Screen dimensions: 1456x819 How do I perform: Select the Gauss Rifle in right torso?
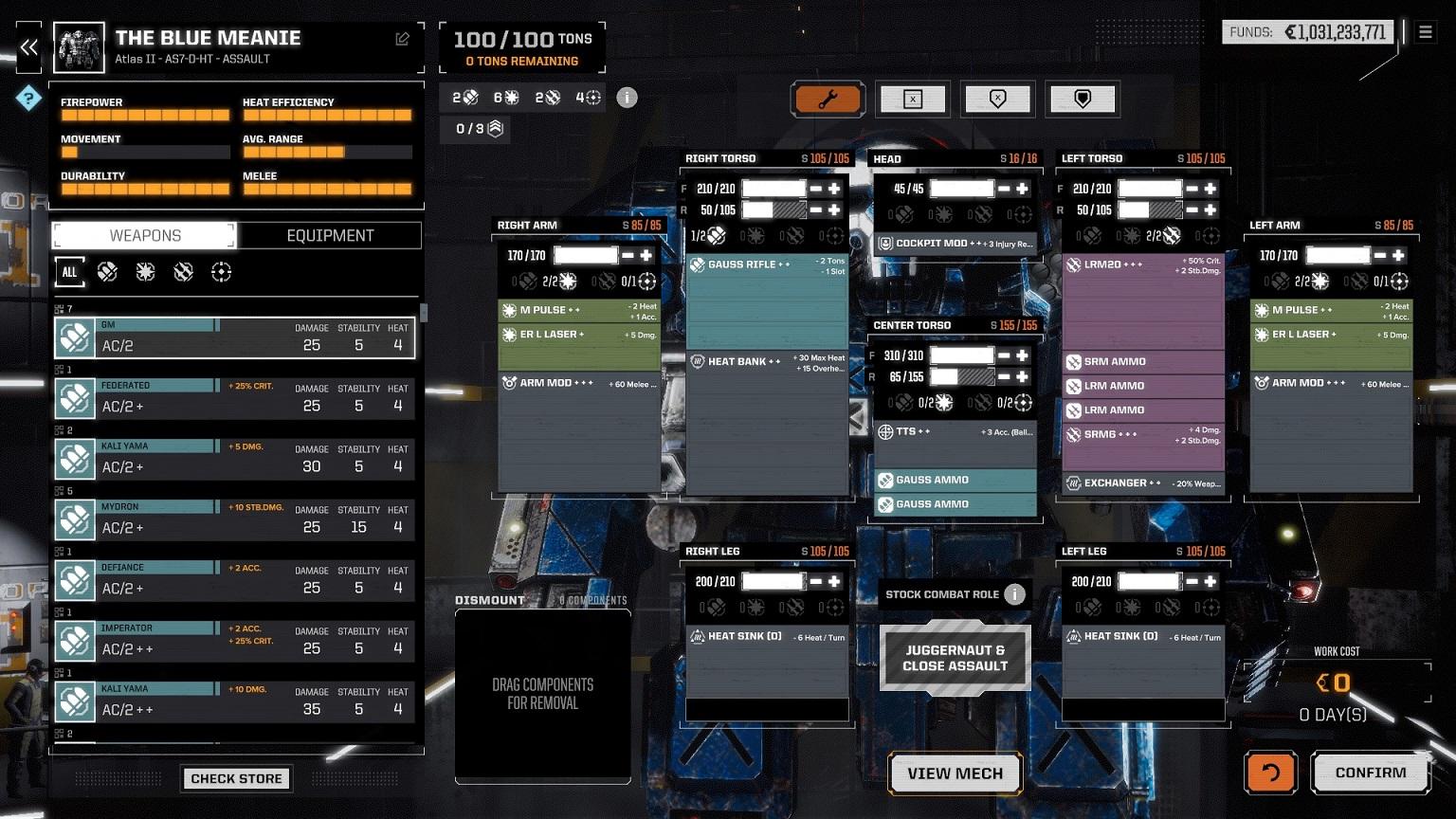pos(767,265)
